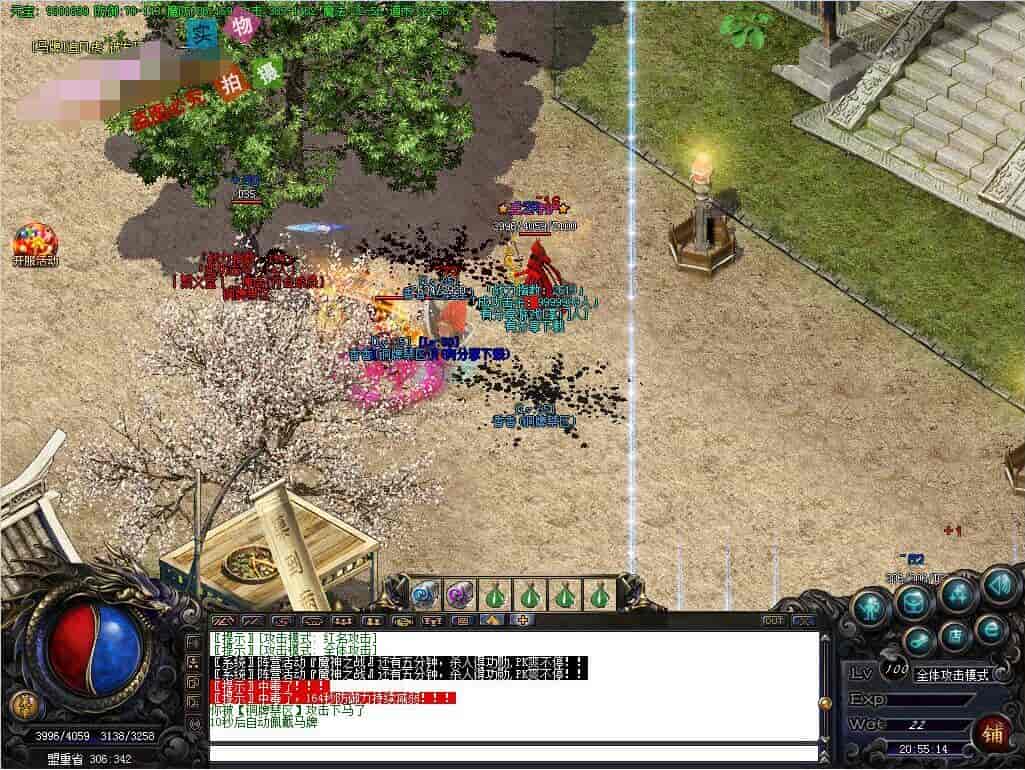
Task: Use the blue spiral scroll in the belt
Action: pyautogui.click(x=425, y=594)
